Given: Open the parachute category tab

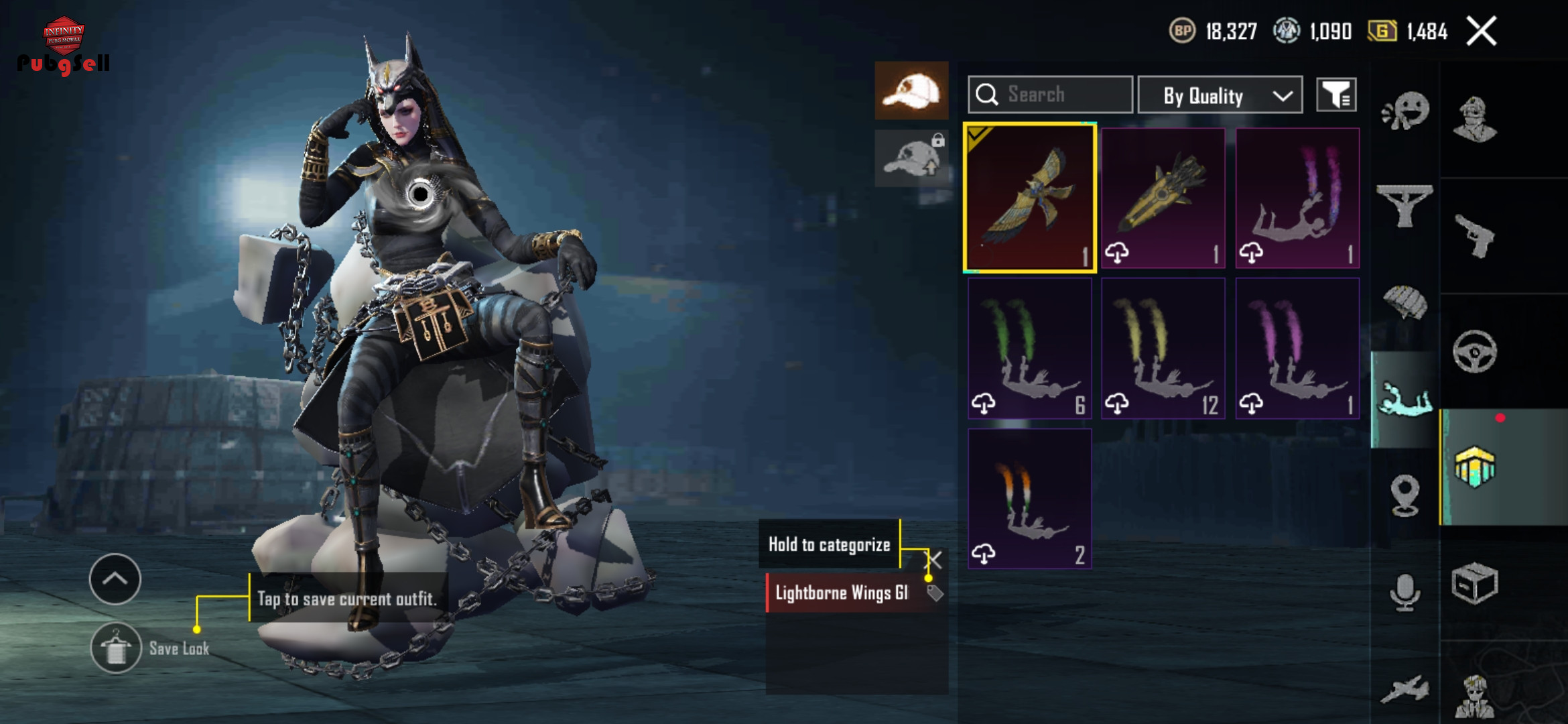Looking at the screenshot, I should coord(1405,303).
